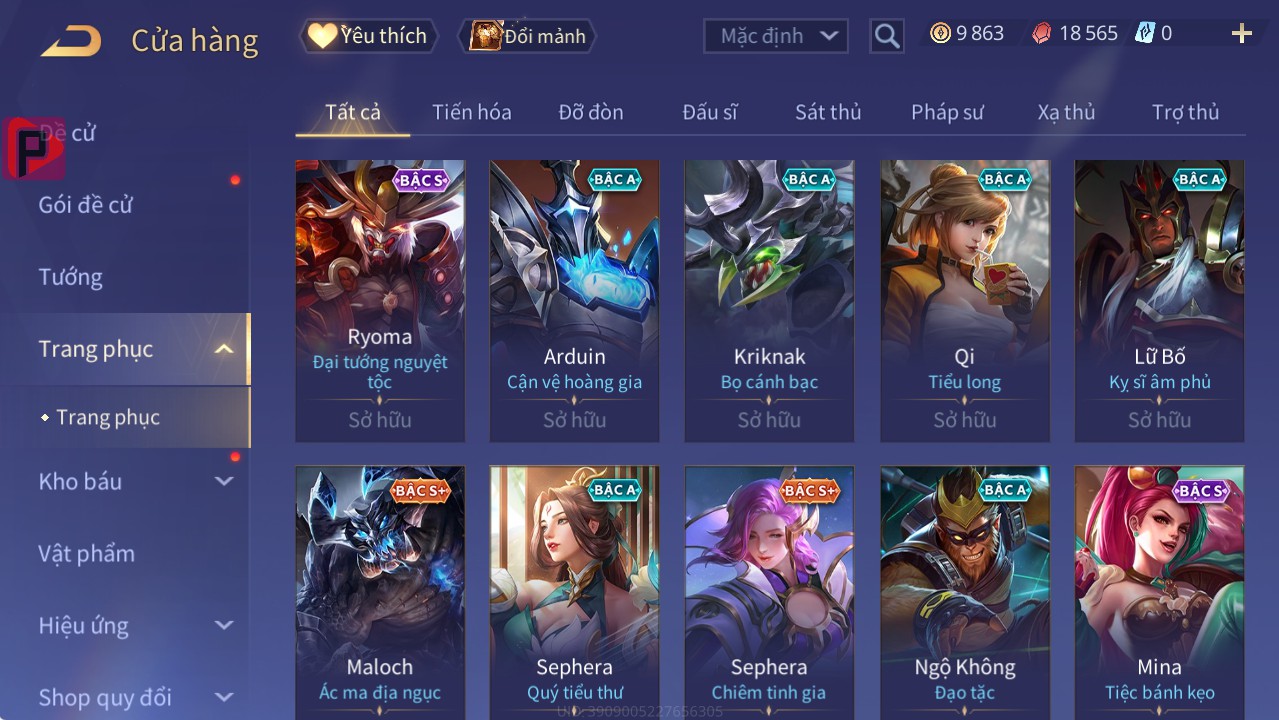Choose the Xạ thủ tab
This screenshot has height=720, width=1279.
point(1066,112)
